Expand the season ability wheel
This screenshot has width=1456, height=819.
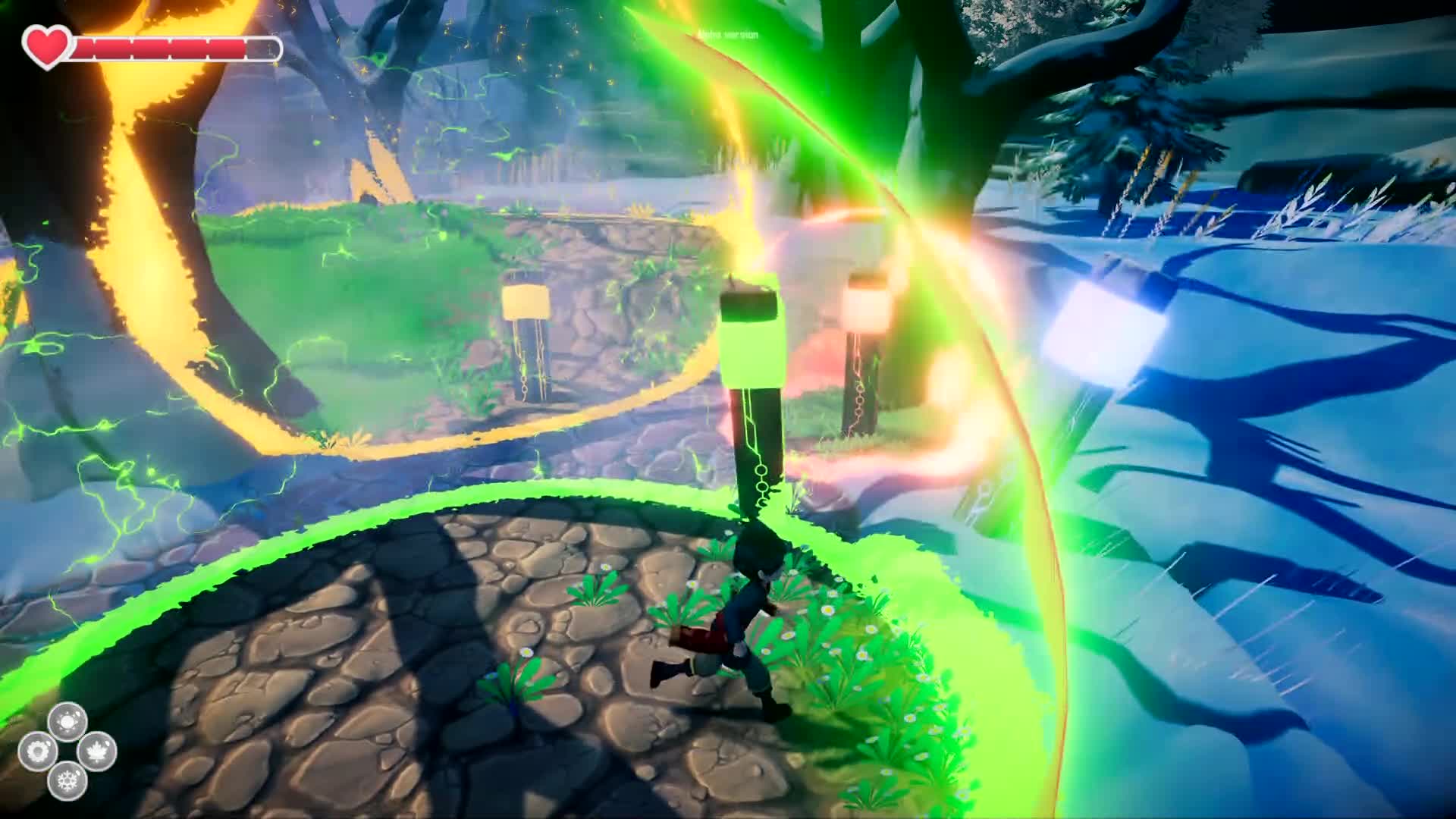point(67,751)
